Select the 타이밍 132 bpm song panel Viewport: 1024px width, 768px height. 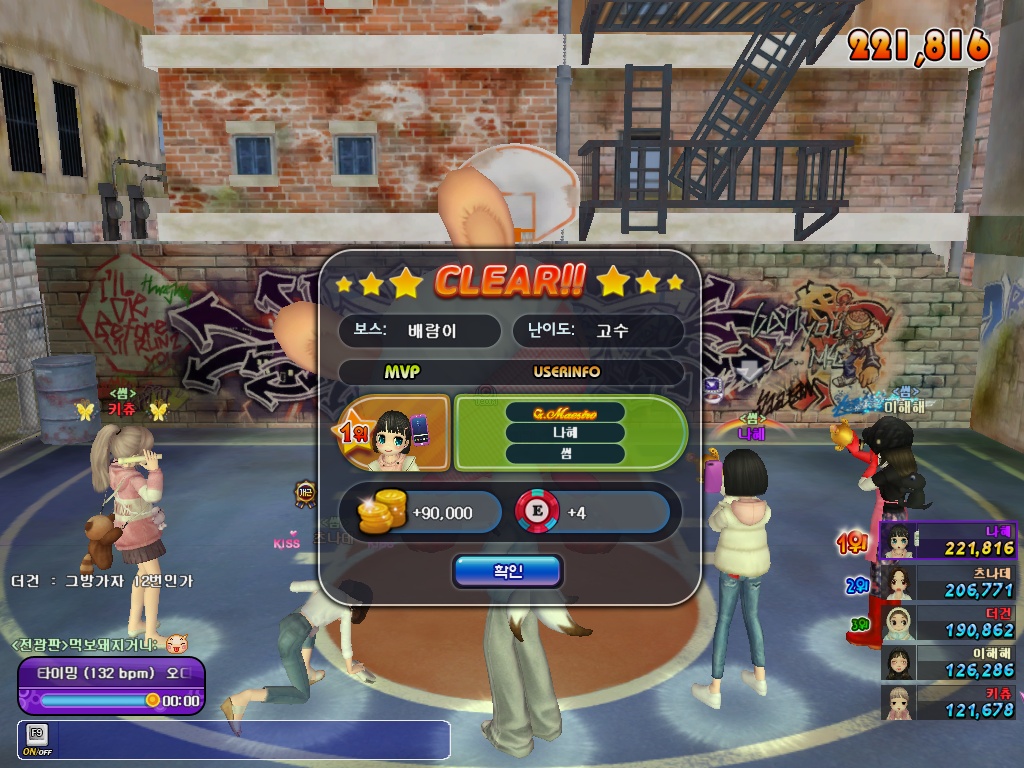(x=111, y=685)
